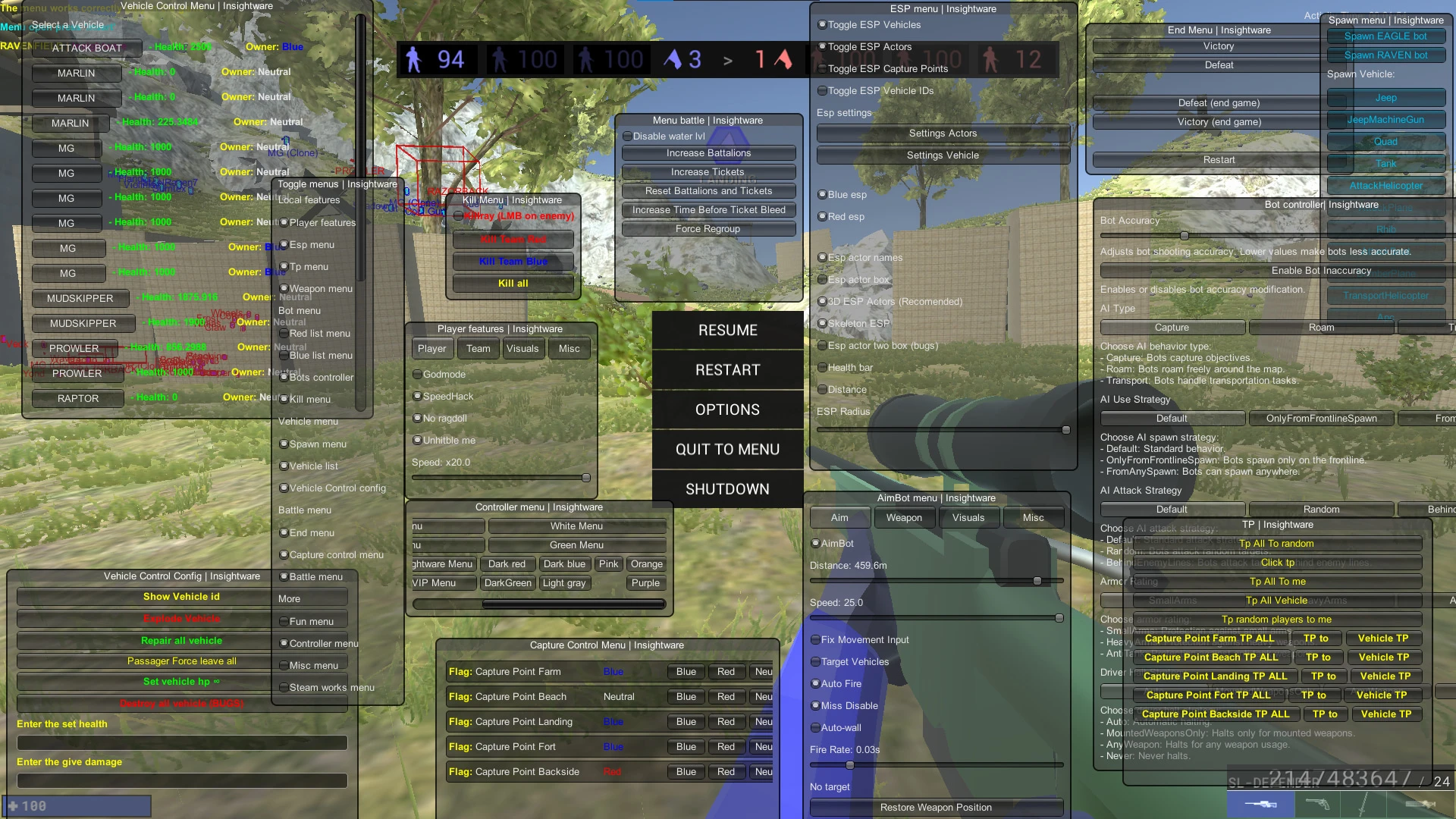Switch to the Team tab in Player features
This screenshot has width=1456, height=819.
[x=477, y=348]
